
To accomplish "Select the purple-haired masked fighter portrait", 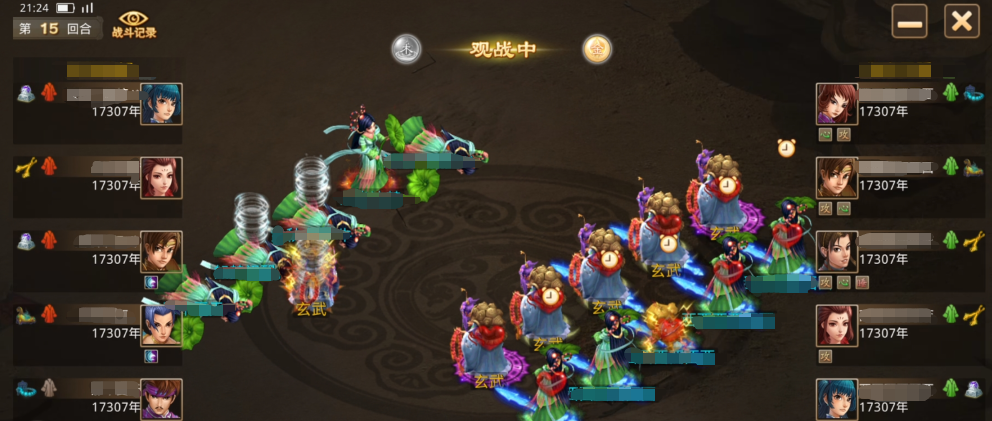I will coord(161,399).
